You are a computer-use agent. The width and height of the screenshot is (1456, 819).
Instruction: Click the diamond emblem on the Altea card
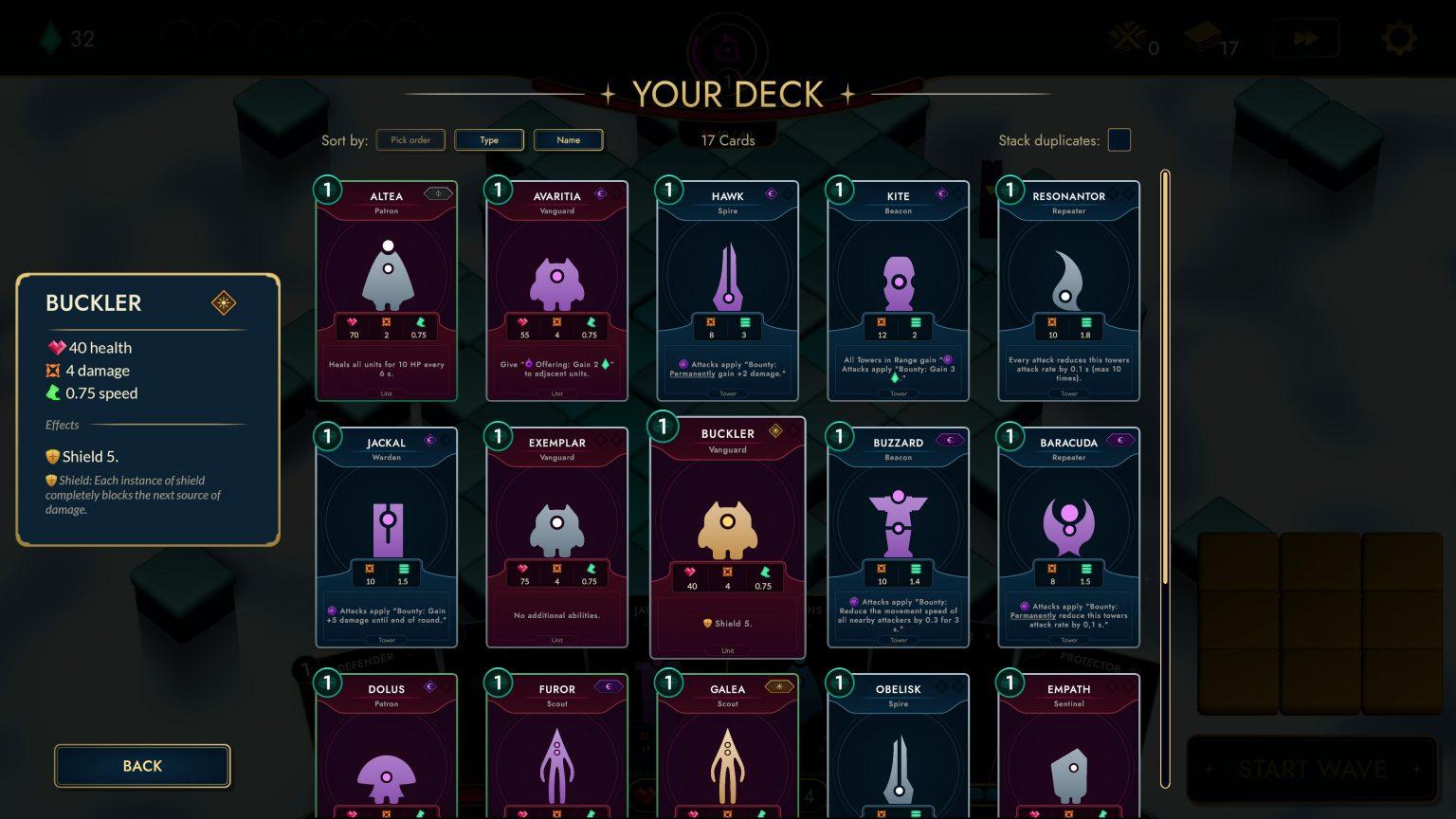point(437,193)
